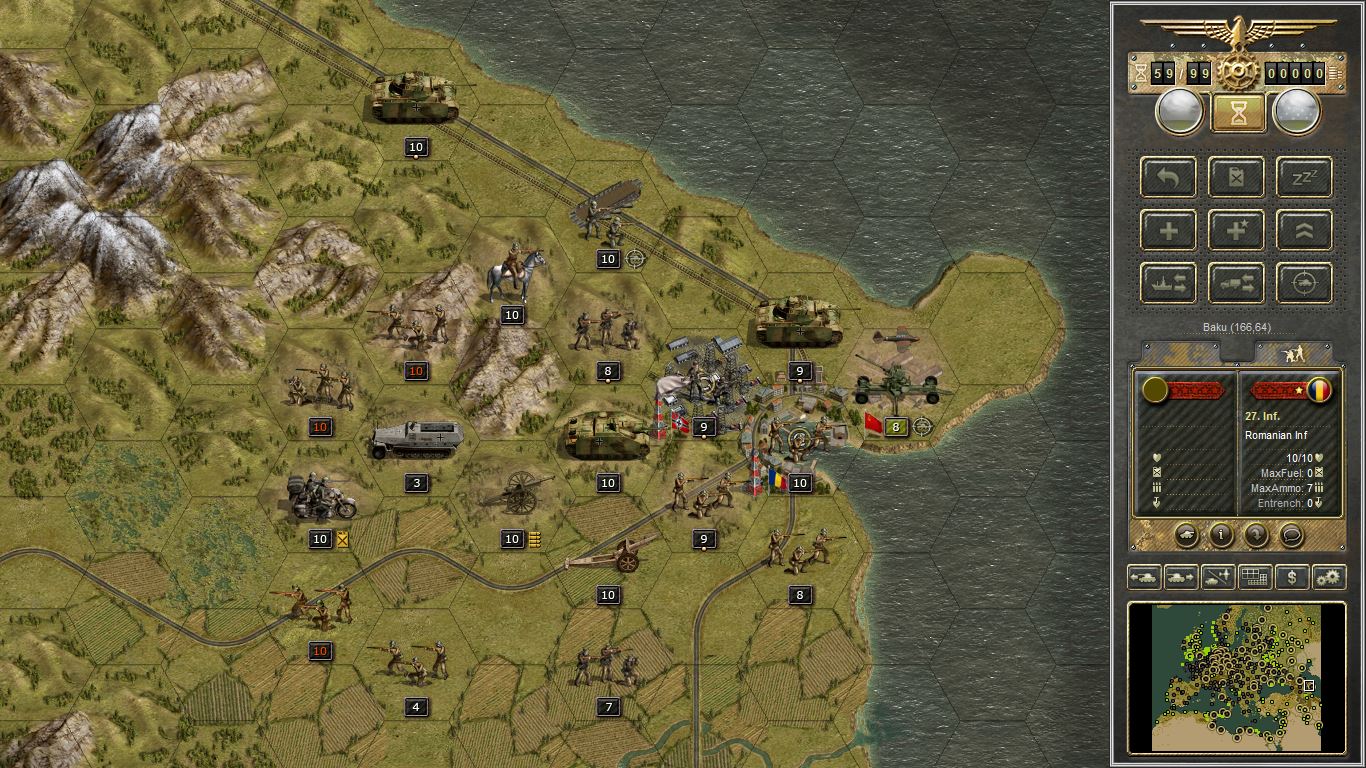The height and width of the screenshot is (768, 1366).
Task: Open the strategic map grid icon
Action: [1254, 575]
